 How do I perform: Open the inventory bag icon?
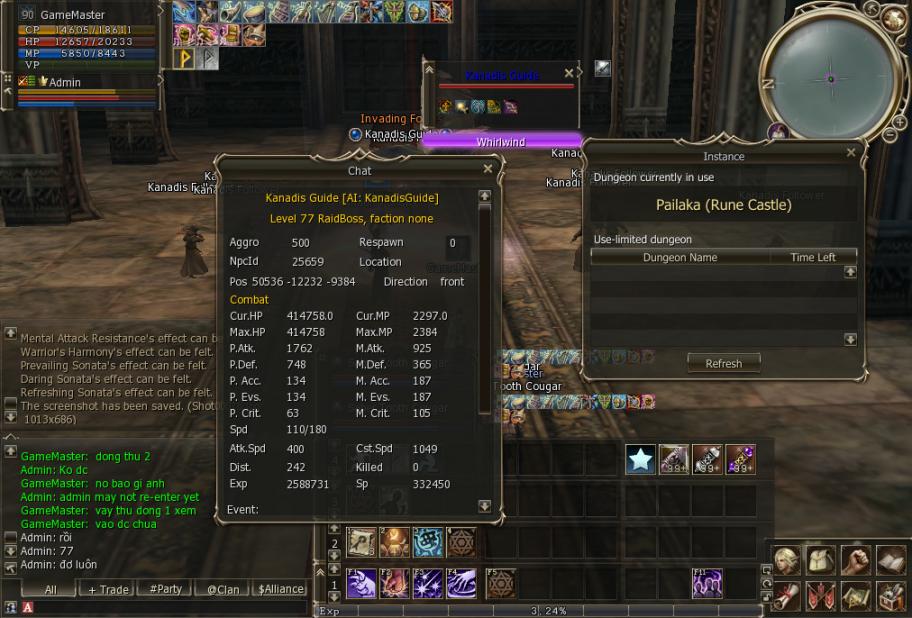pos(823,561)
